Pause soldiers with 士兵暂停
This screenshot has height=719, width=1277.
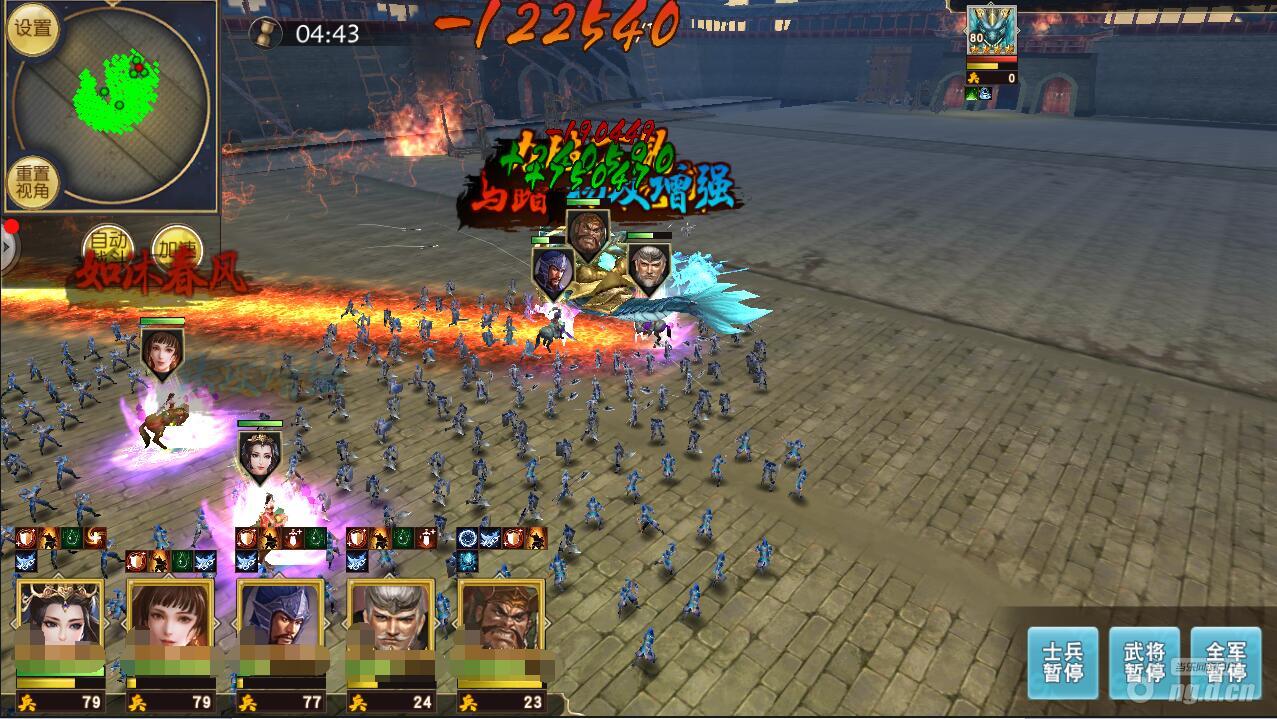pos(1062,662)
